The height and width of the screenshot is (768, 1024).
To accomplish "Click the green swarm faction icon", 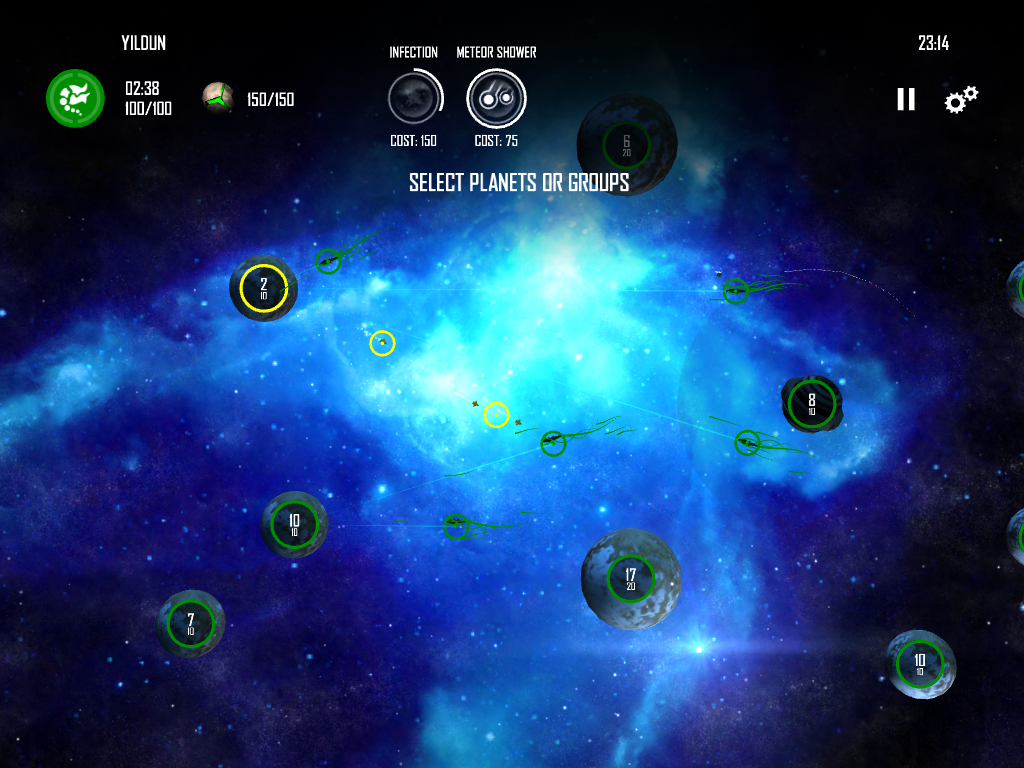I will [75, 98].
